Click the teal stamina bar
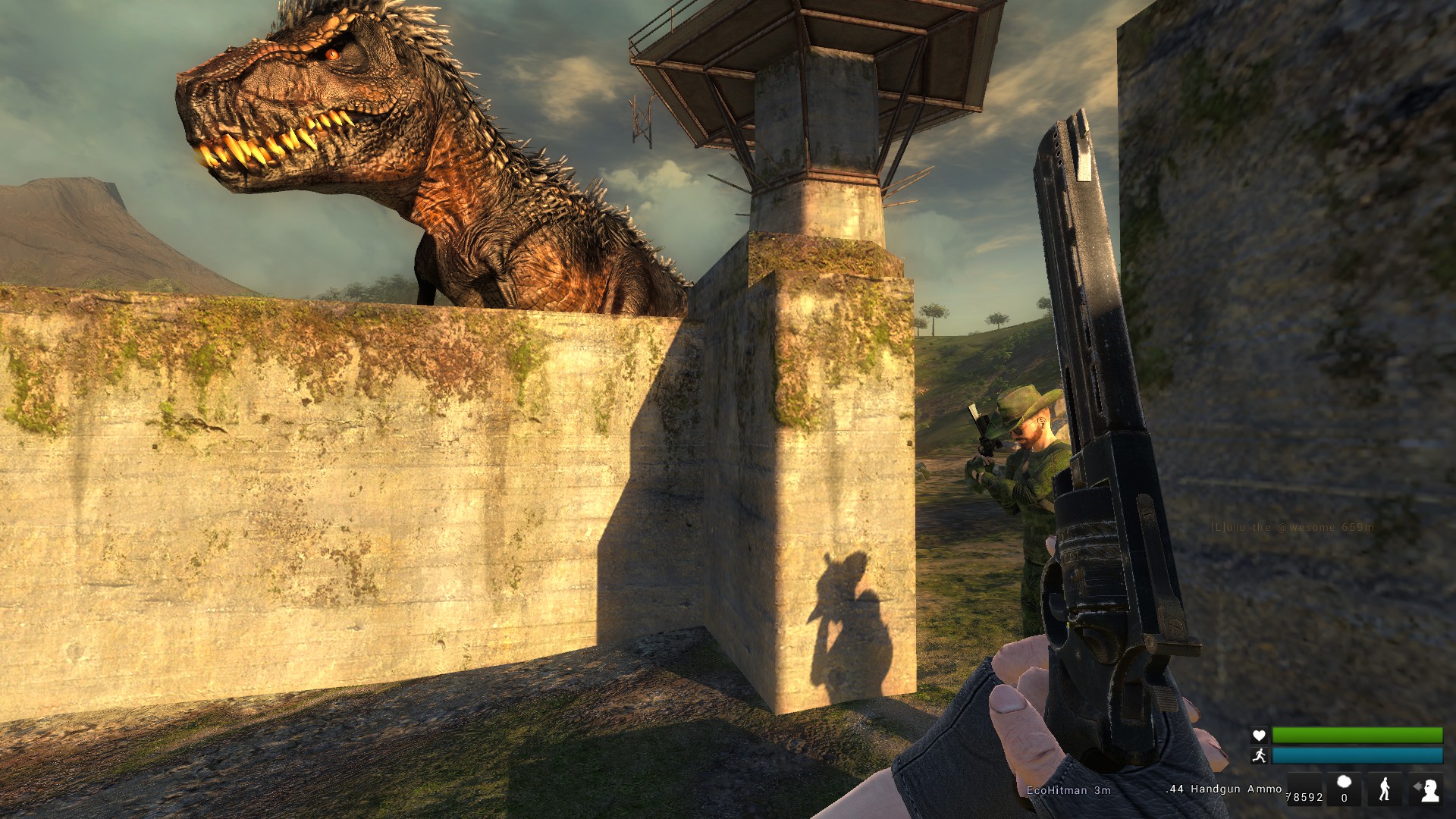Screen dimensions: 1456x819 click(x=1357, y=755)
